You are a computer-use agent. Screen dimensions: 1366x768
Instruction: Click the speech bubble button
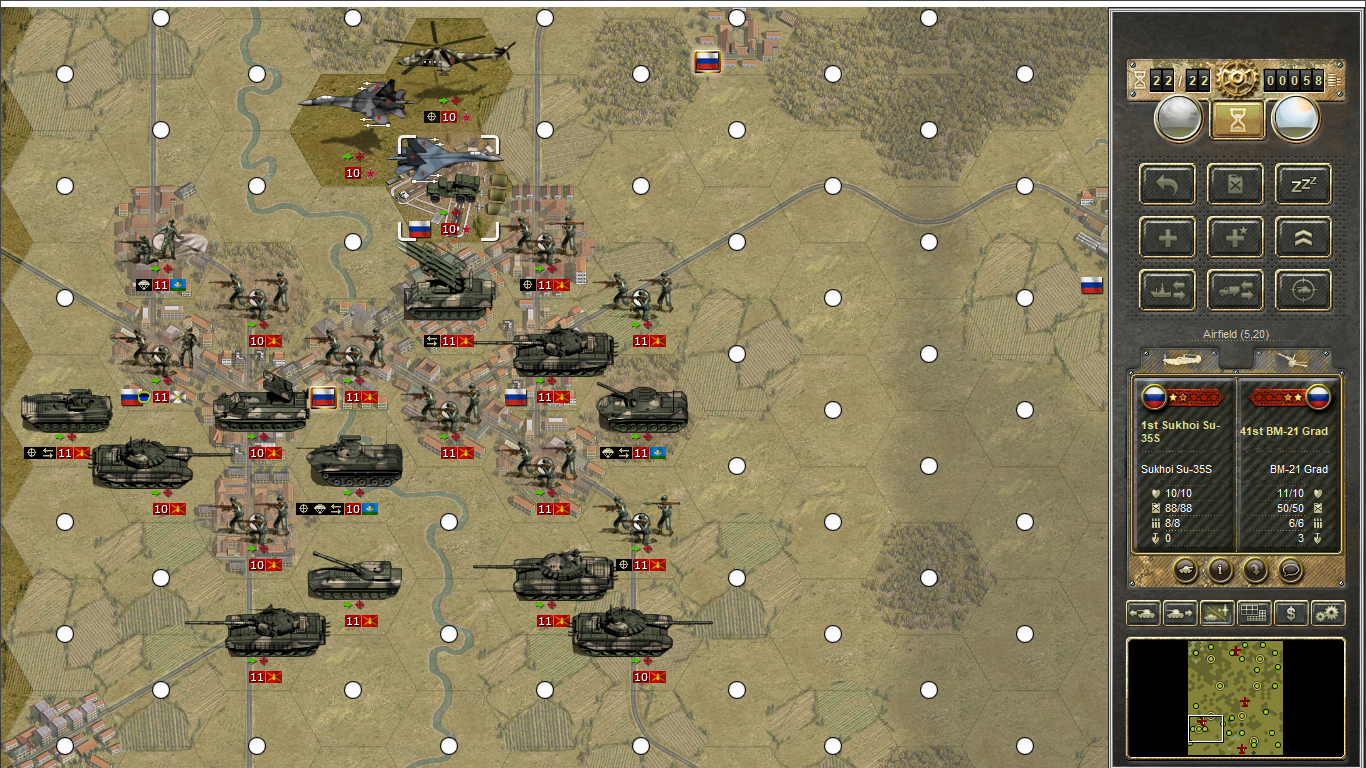point(1291,570)
